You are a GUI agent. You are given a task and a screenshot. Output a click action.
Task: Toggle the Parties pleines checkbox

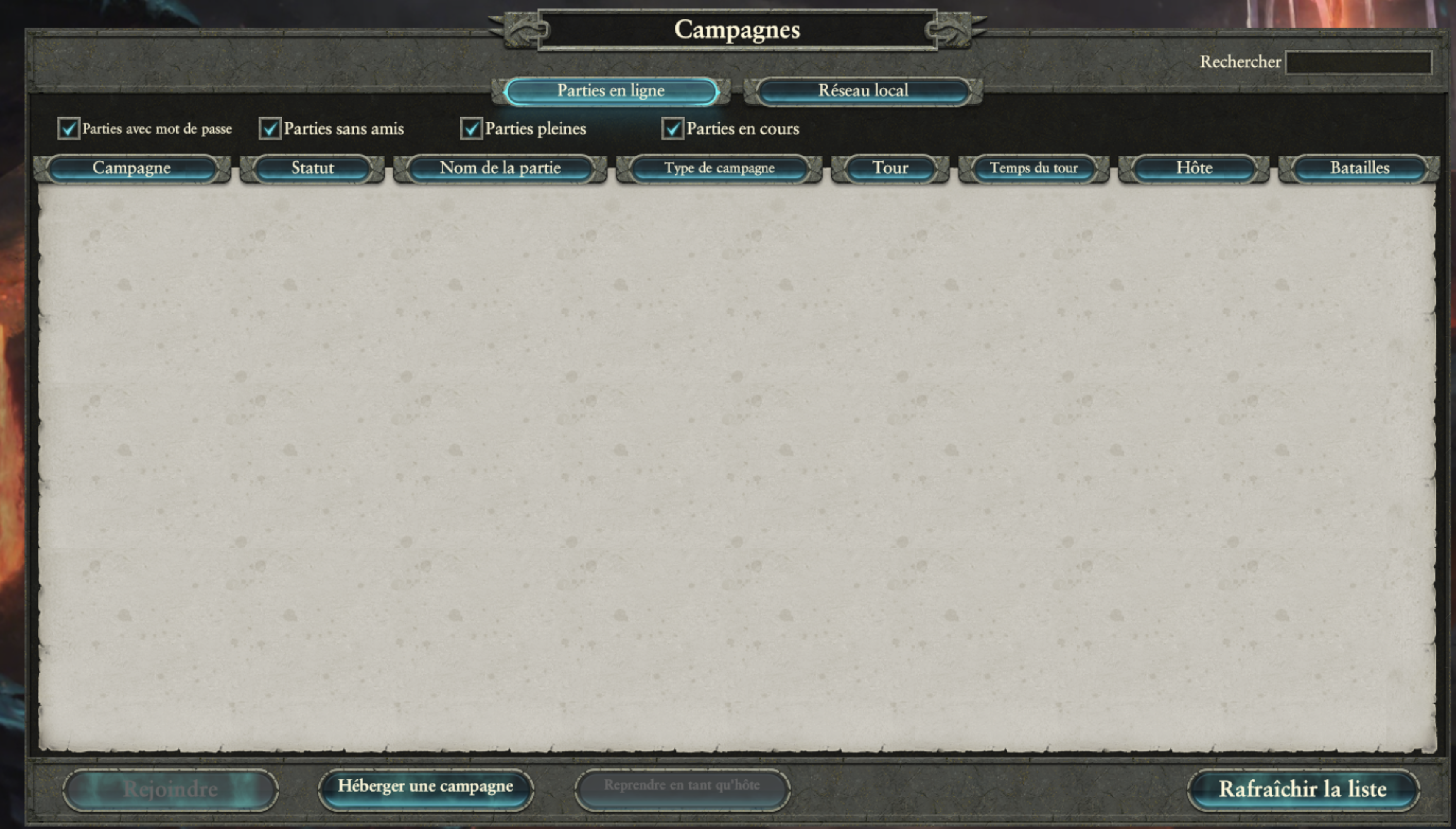tap(471, 129)
